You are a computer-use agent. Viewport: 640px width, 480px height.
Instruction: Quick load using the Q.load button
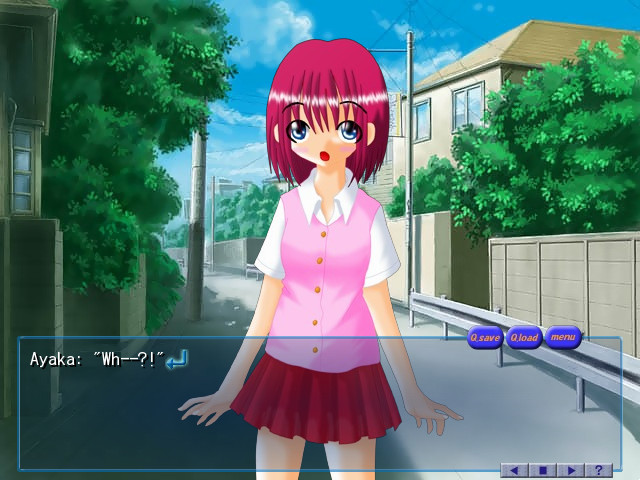(524, 338)
